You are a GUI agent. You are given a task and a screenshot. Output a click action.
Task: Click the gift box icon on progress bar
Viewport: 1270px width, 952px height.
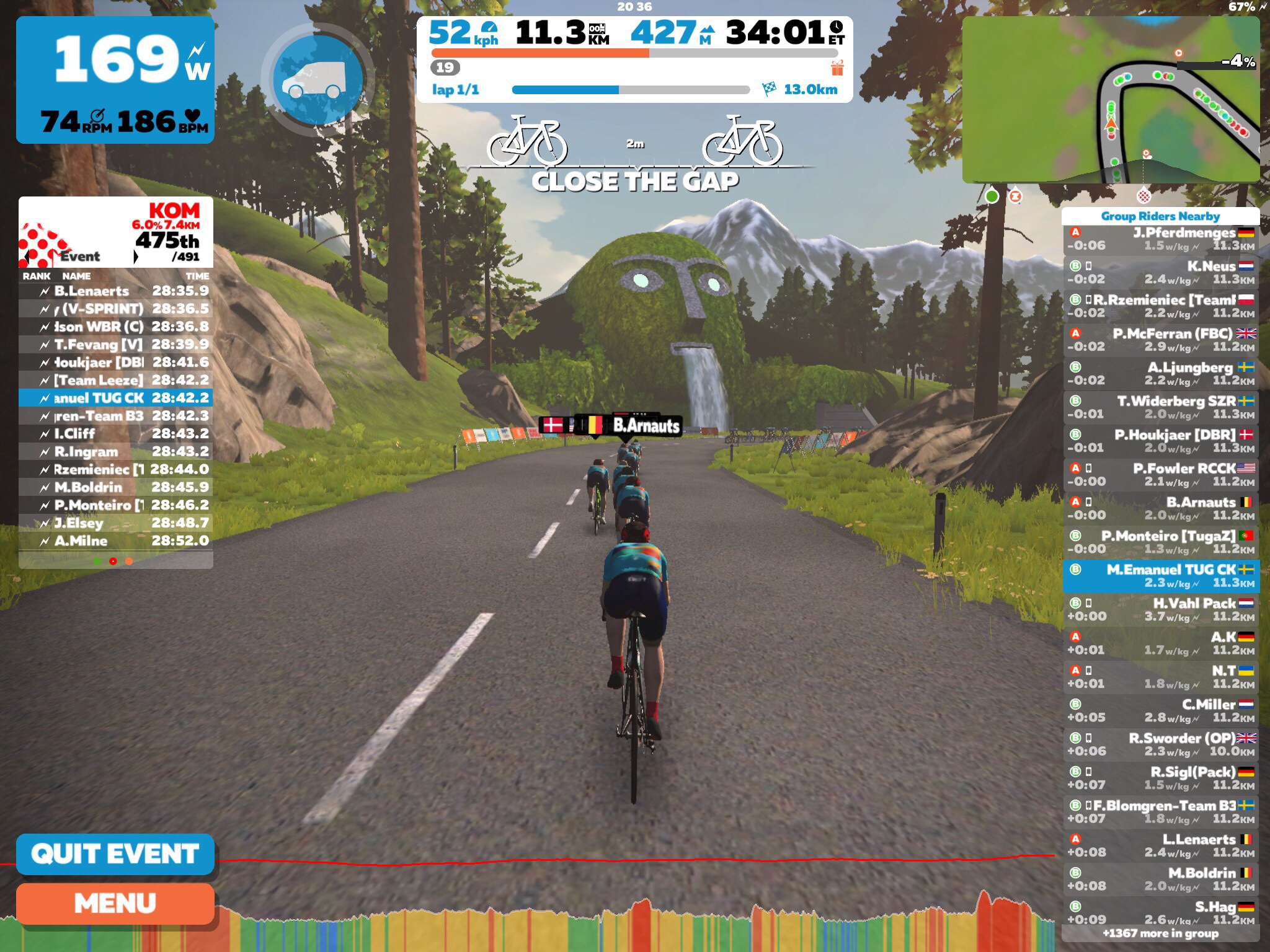[837, 68]
